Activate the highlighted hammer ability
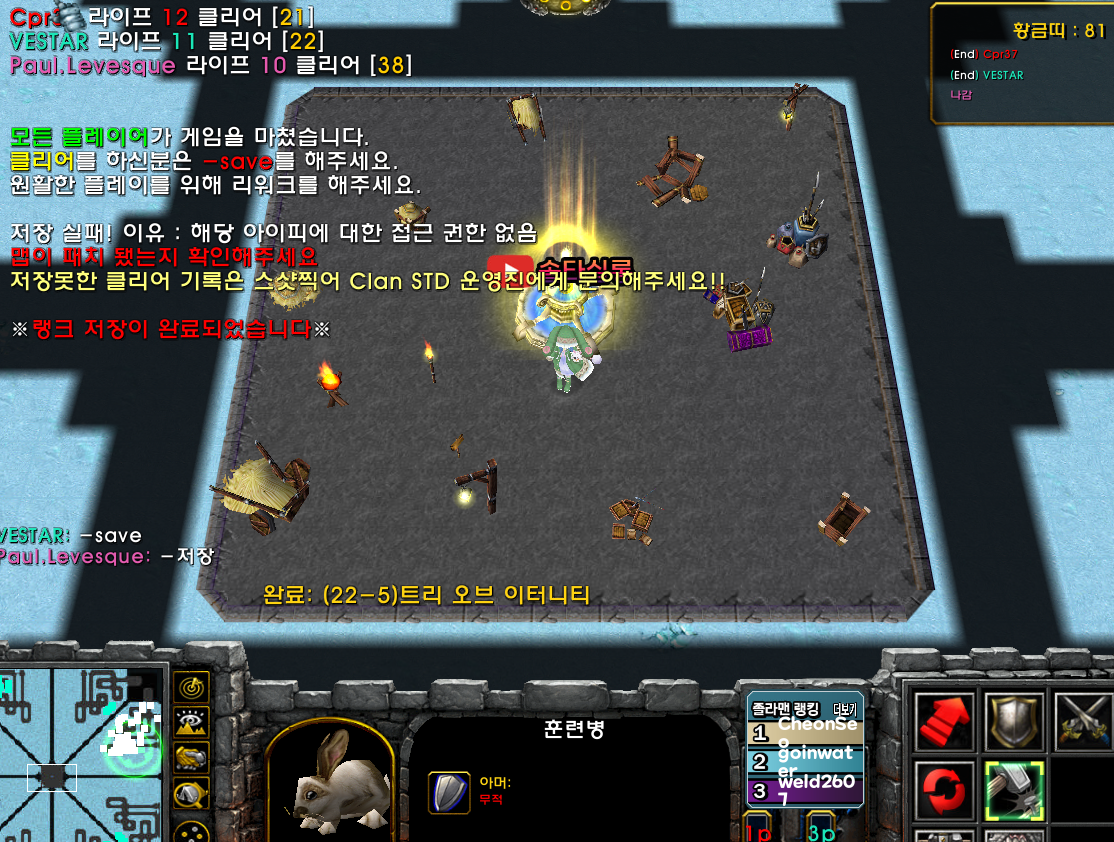 pyautogui.click(x=1014, y=790)
